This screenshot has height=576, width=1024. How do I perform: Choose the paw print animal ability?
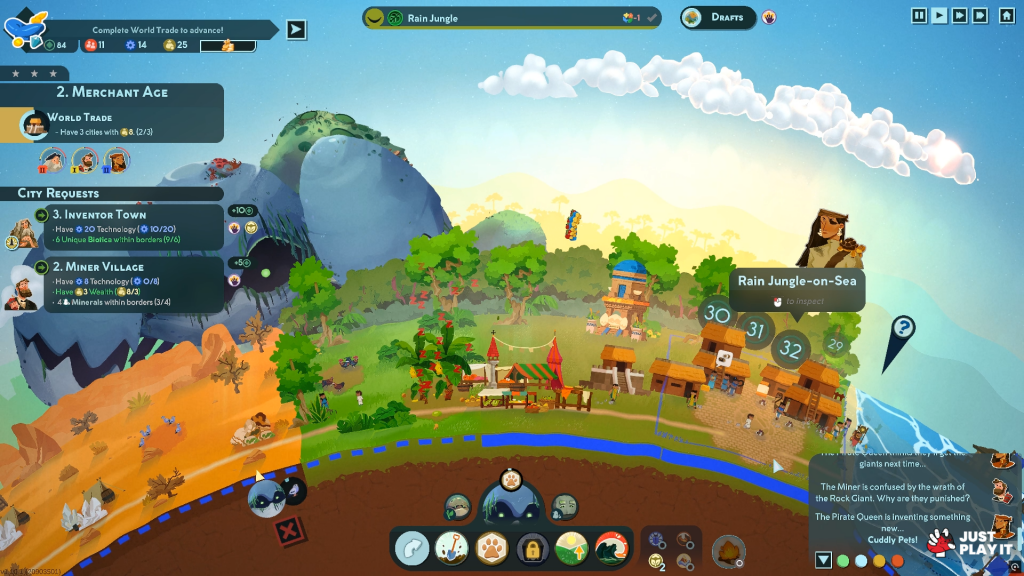tap(492, 548)
